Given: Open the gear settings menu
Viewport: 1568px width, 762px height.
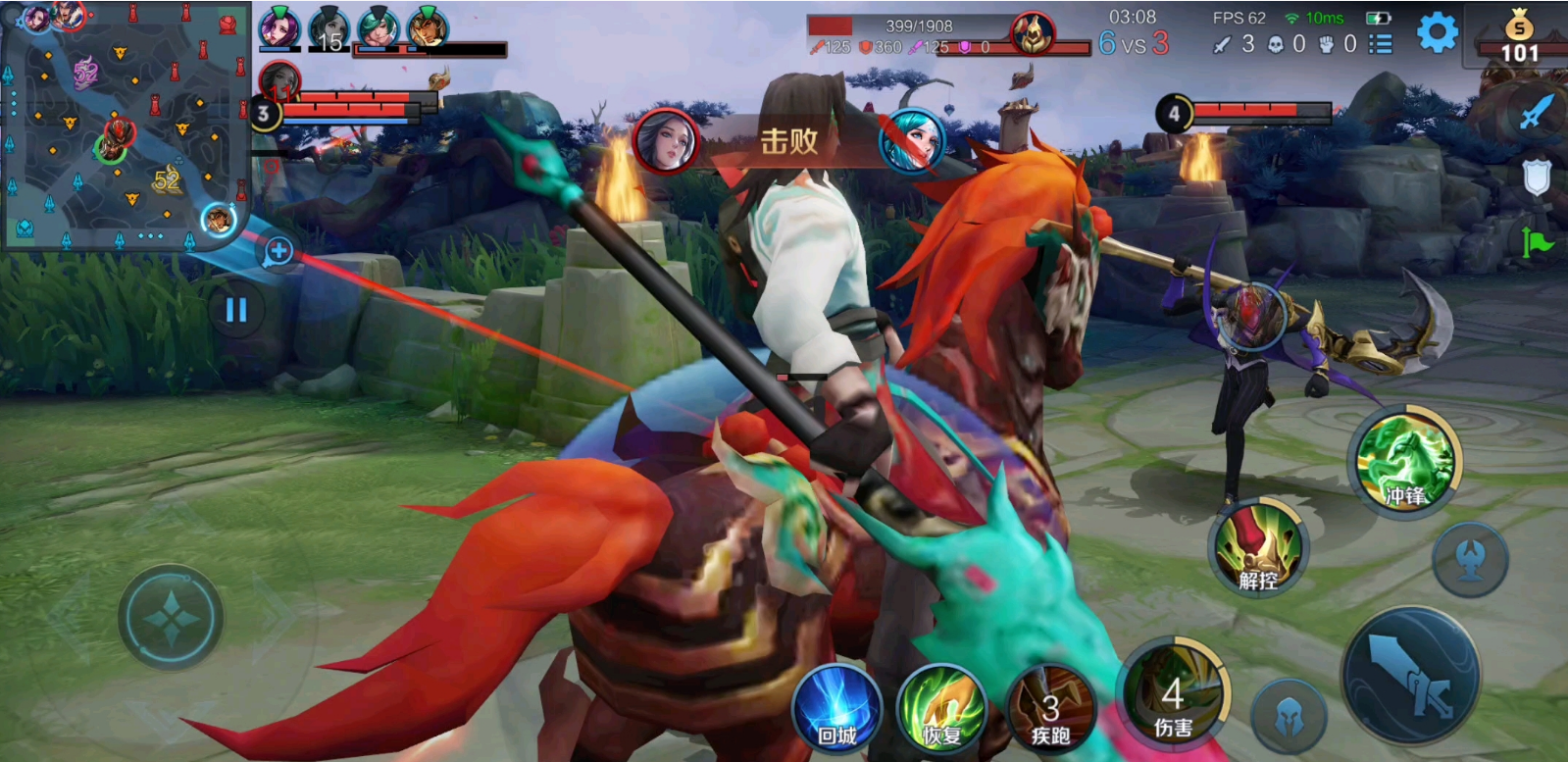Looking at the screenshot, I should (1437, 34).
